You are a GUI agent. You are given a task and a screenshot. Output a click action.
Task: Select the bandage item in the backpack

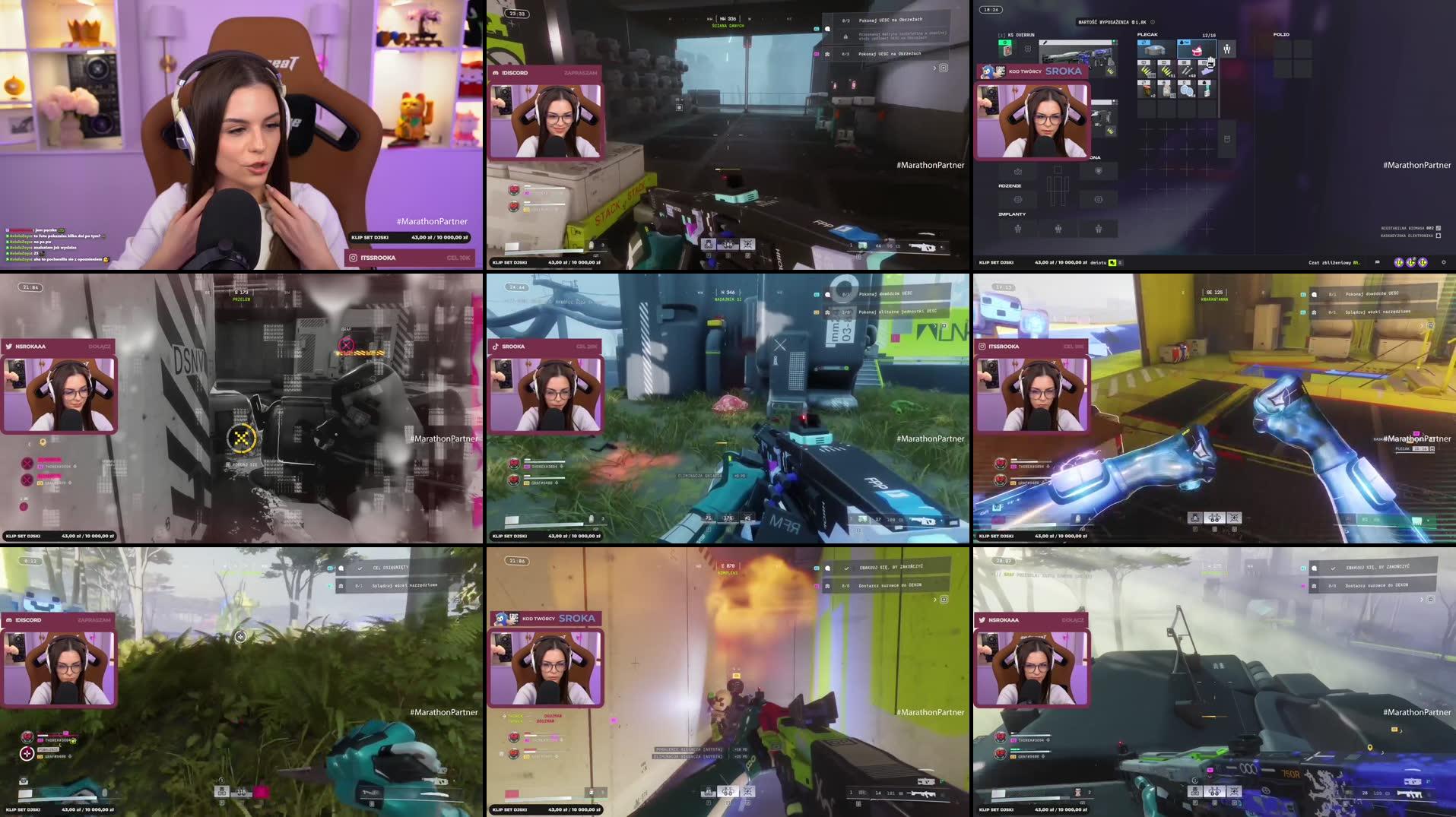(1166, 90)
